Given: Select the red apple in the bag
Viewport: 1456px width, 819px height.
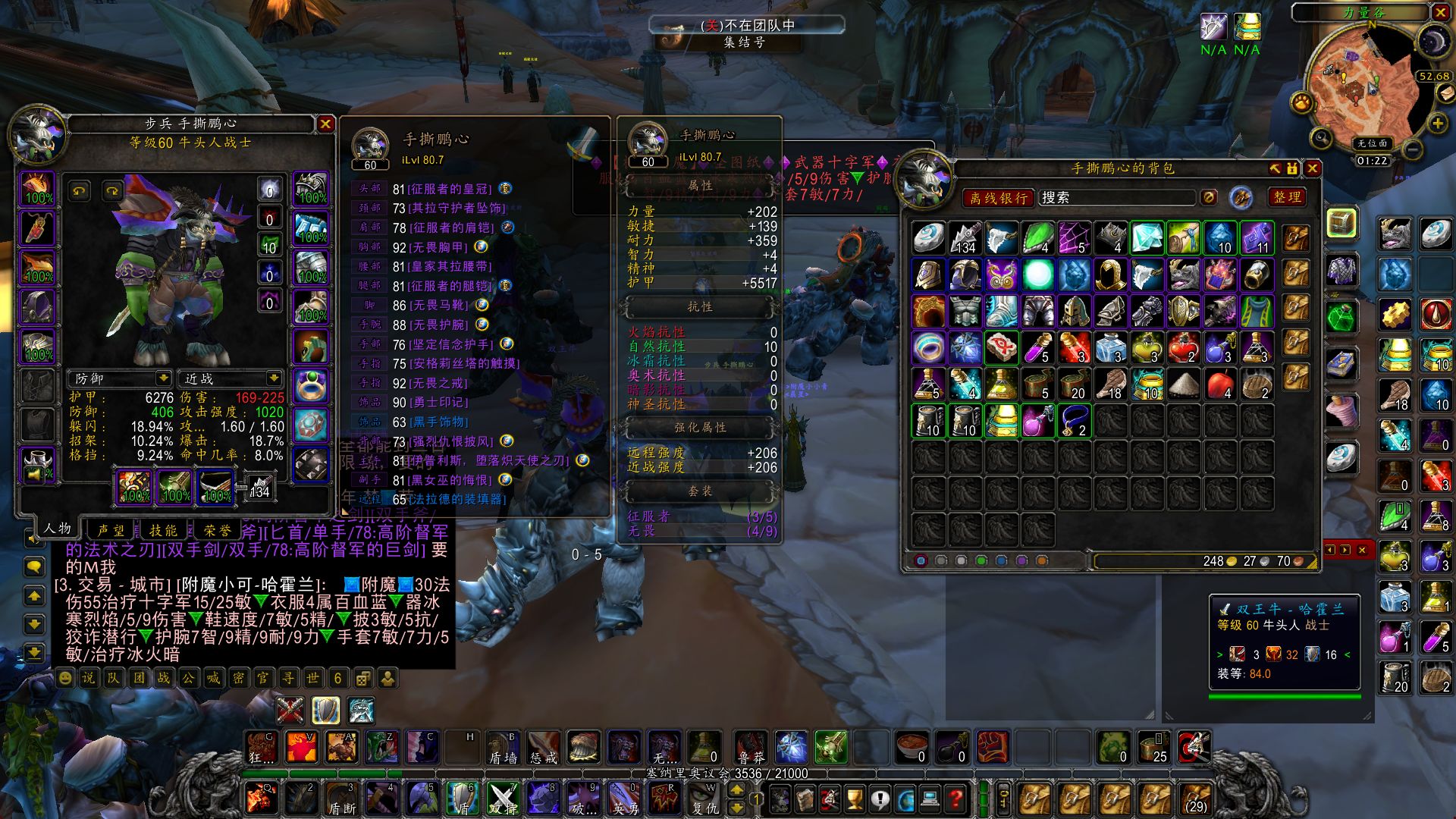Looking at the screenshot, I should point(1220,384).
